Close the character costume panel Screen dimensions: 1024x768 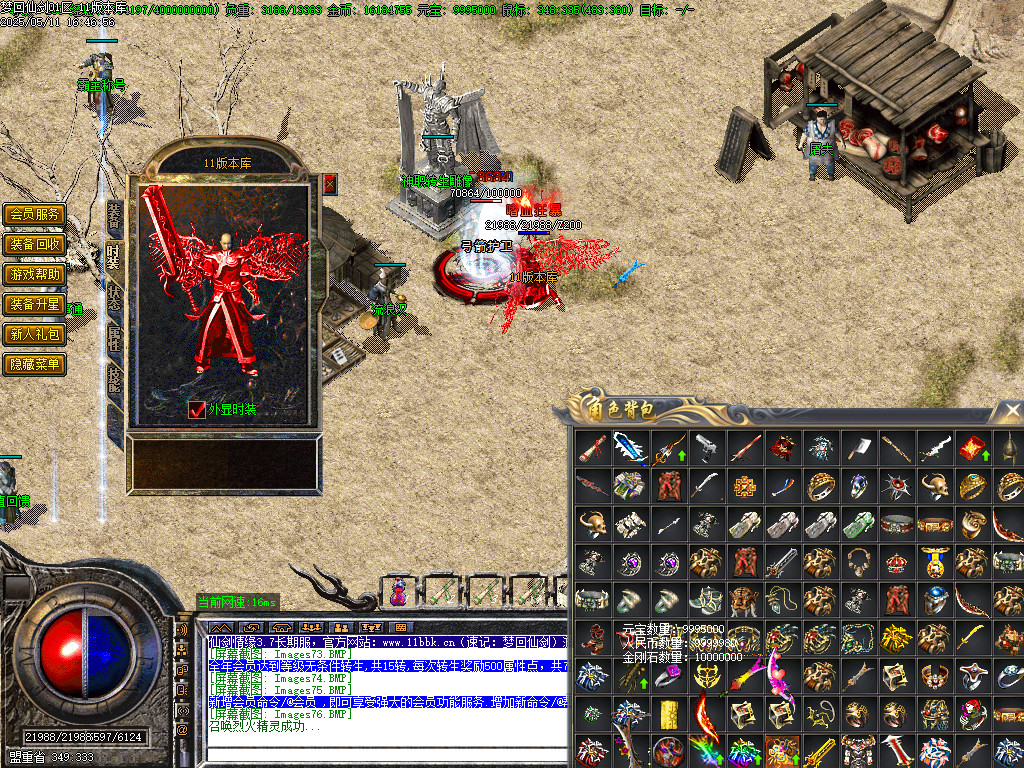330,184
